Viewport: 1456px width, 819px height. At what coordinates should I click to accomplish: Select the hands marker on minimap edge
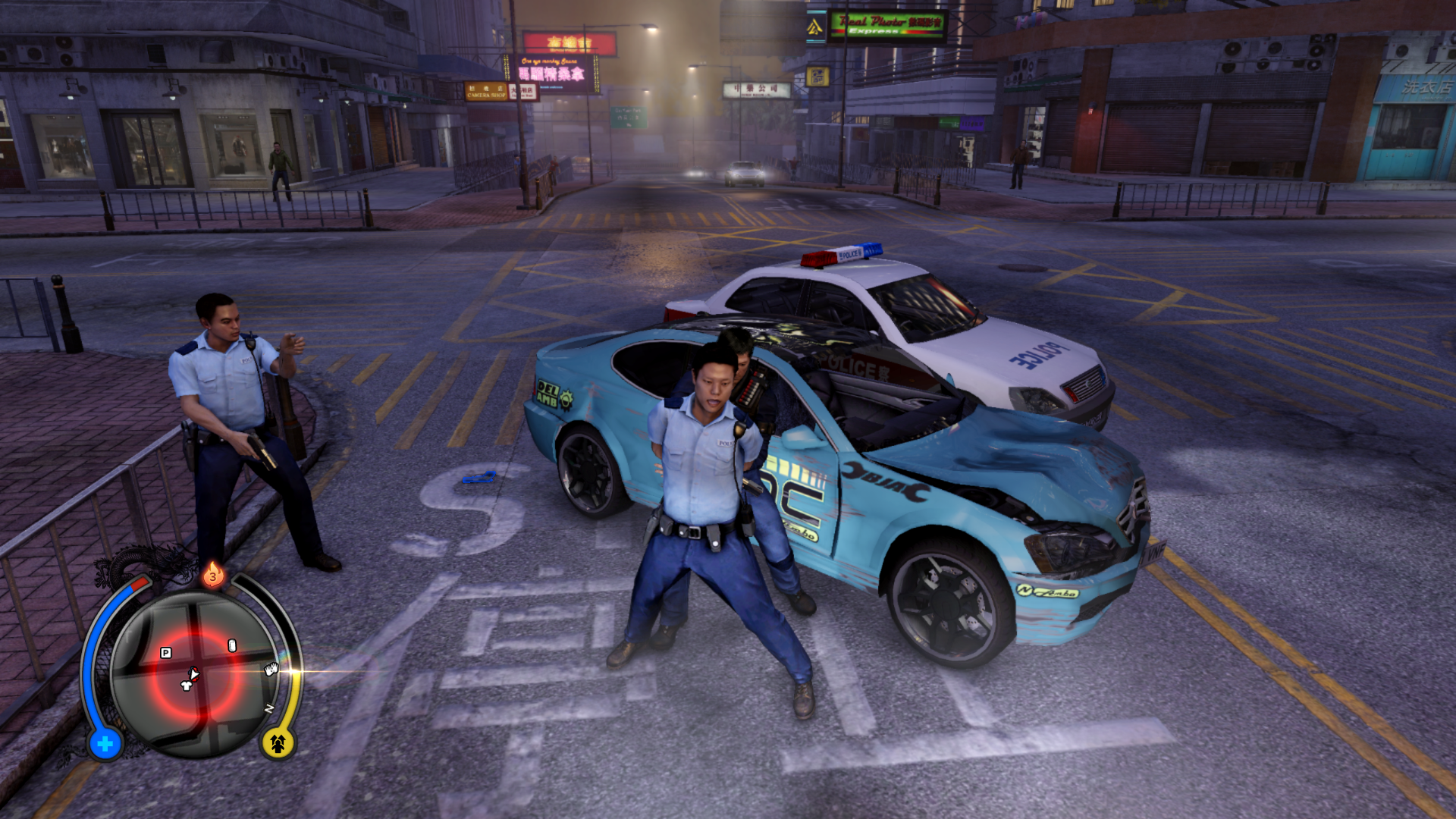click(271, 669)
